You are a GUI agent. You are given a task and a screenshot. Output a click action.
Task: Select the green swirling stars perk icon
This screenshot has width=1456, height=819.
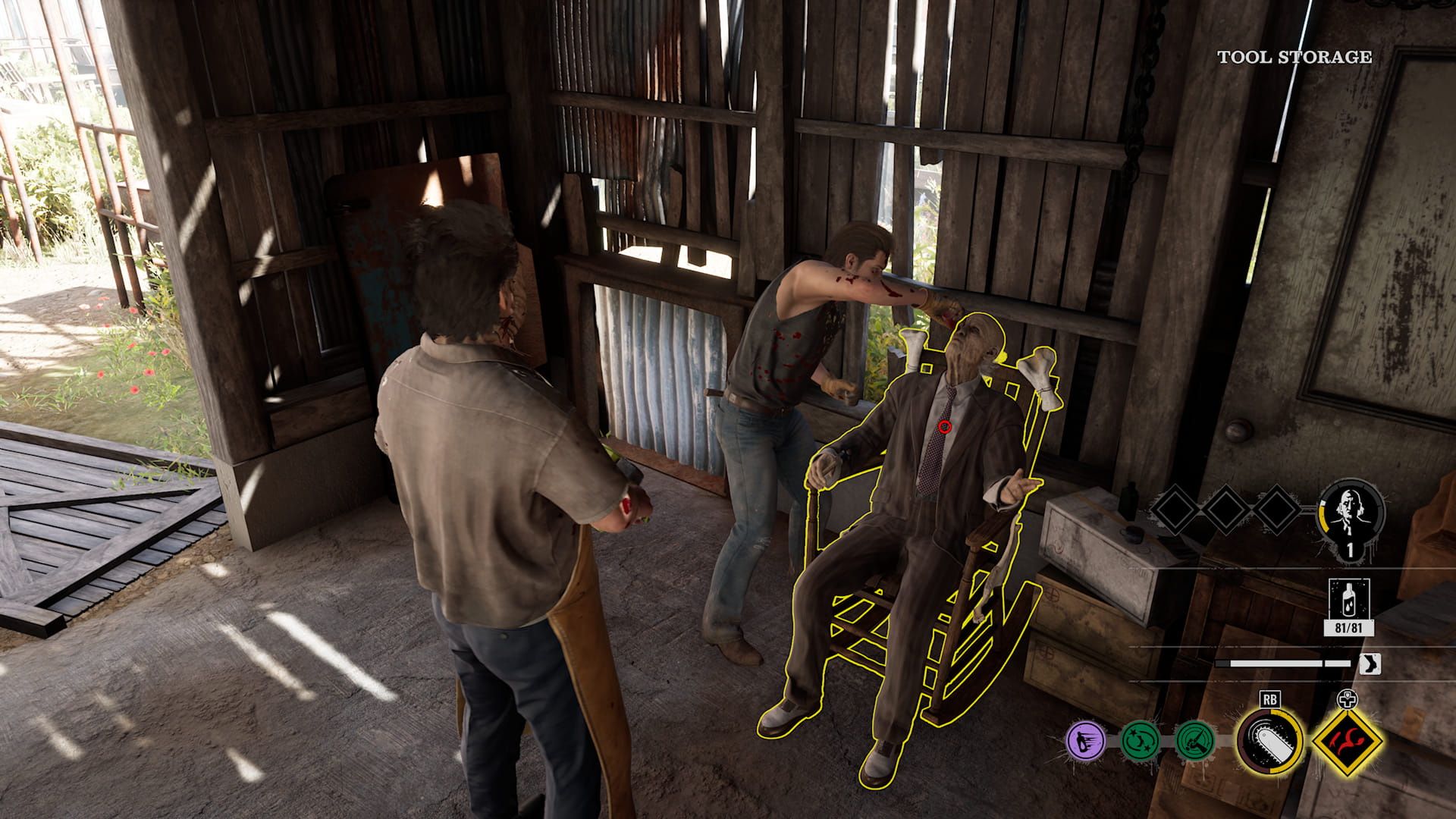tap(1140, 740)
